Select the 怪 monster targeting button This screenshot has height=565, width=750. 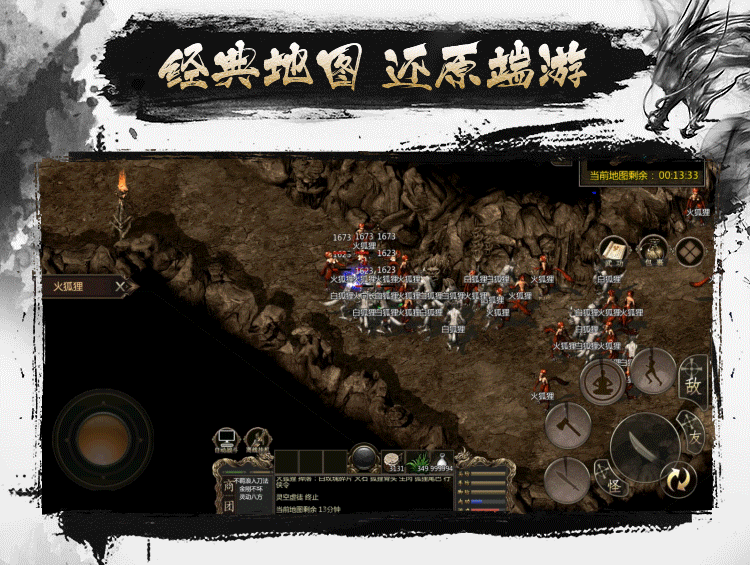point(613,480)
